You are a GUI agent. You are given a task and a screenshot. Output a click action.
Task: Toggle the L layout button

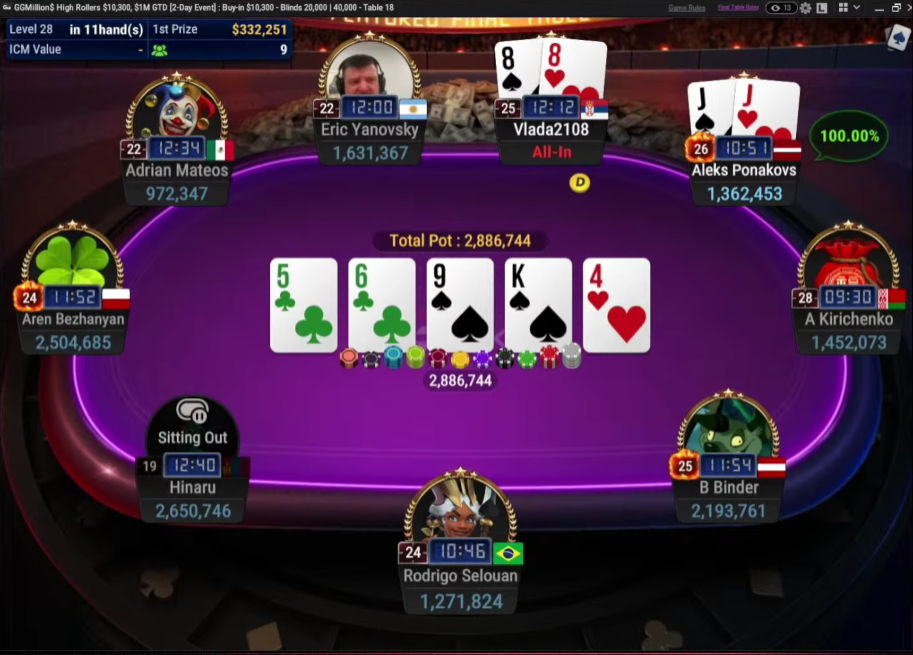pyautogui.click(x=821, y=8)
